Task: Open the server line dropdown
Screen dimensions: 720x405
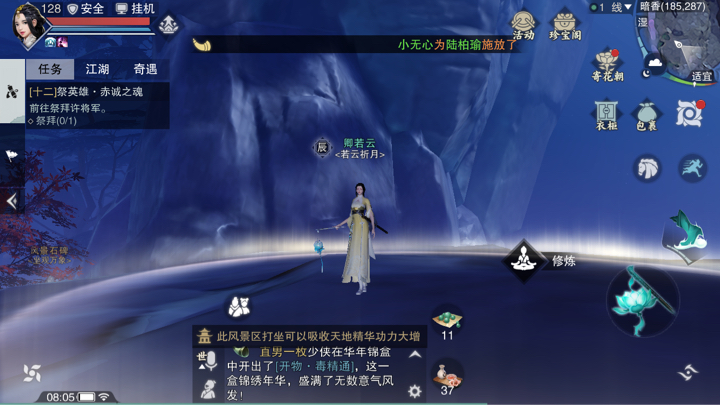Action: 611,7
